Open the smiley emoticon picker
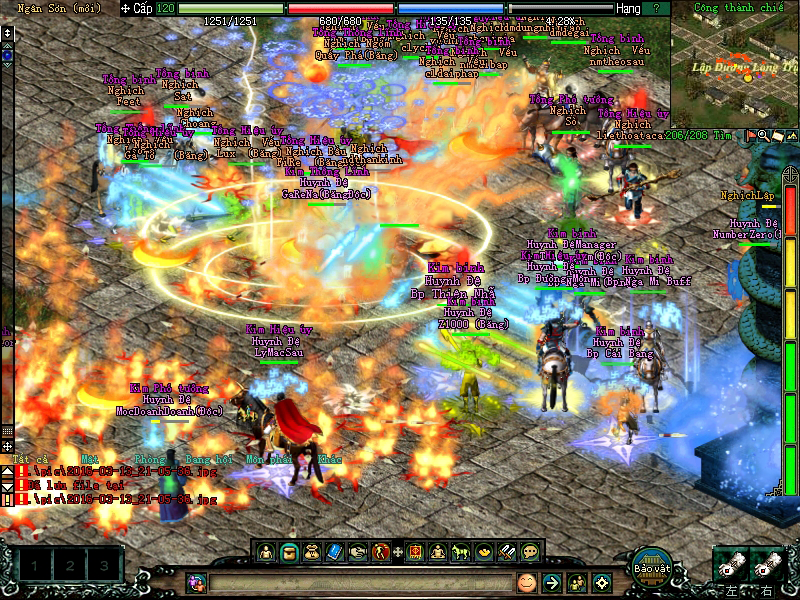The image size is (800, 600). coord(526,582)
